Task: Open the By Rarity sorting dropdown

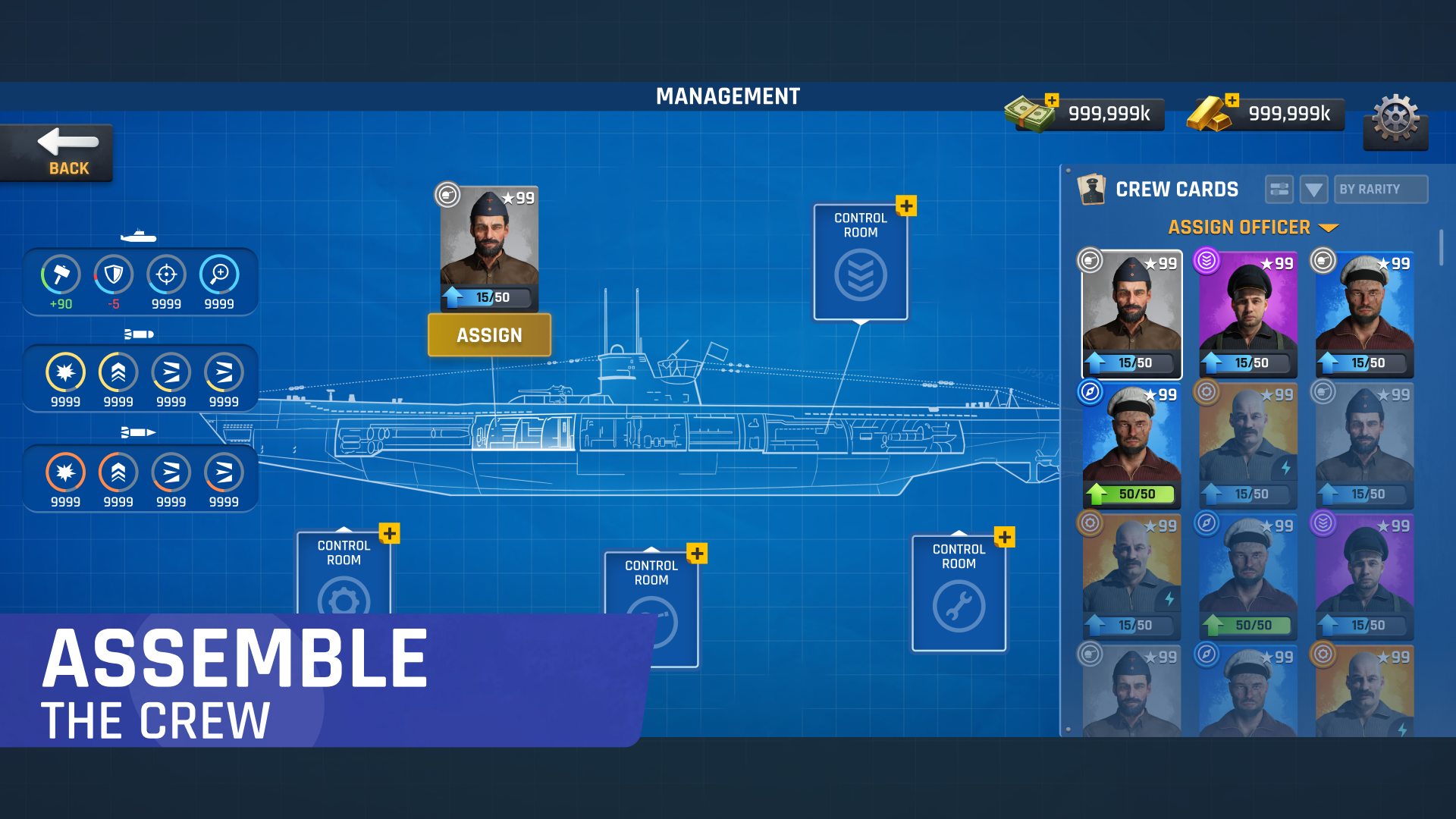Action: (1380, 189)
